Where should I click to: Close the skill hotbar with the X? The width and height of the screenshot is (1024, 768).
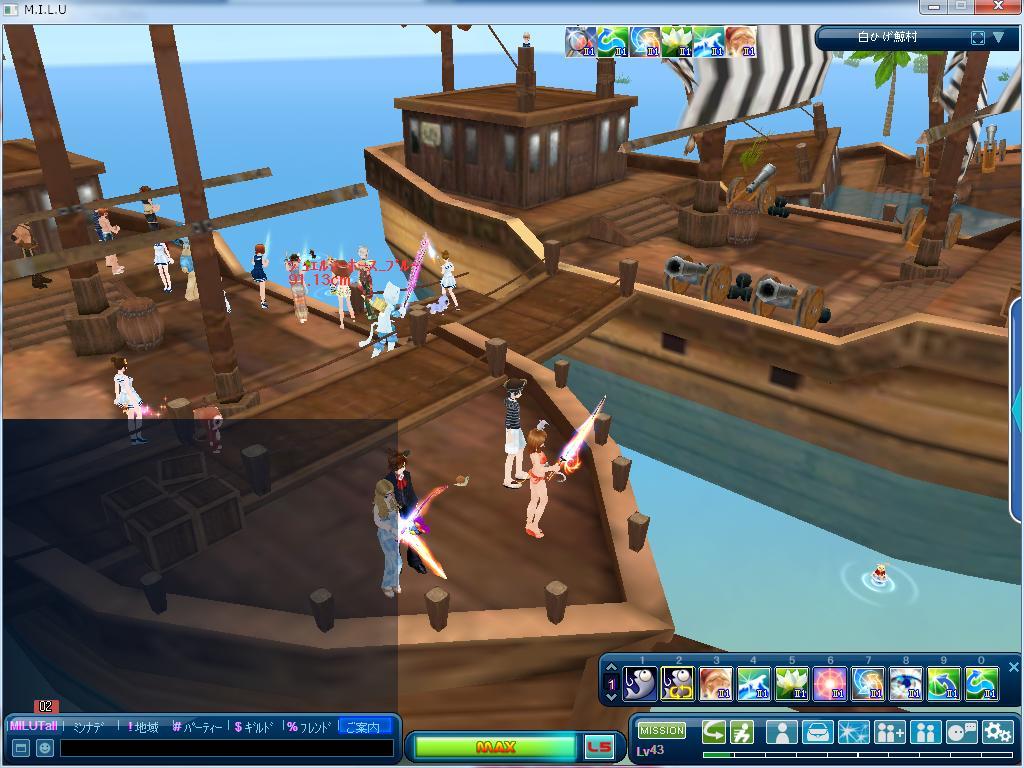tap(1013, 667)
